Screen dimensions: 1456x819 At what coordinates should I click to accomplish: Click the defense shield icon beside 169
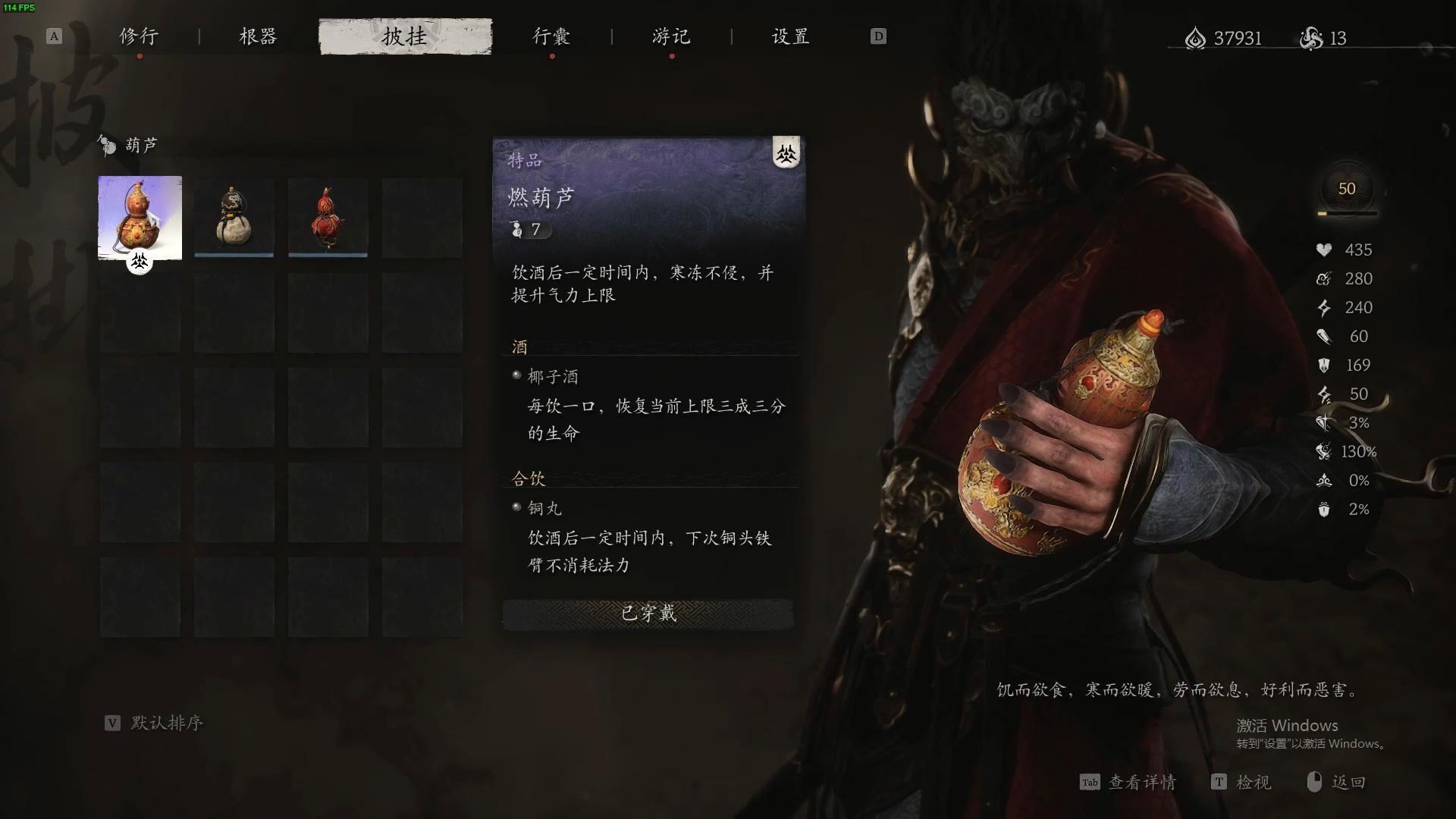pyautogui.click(x=1323, y=365)
